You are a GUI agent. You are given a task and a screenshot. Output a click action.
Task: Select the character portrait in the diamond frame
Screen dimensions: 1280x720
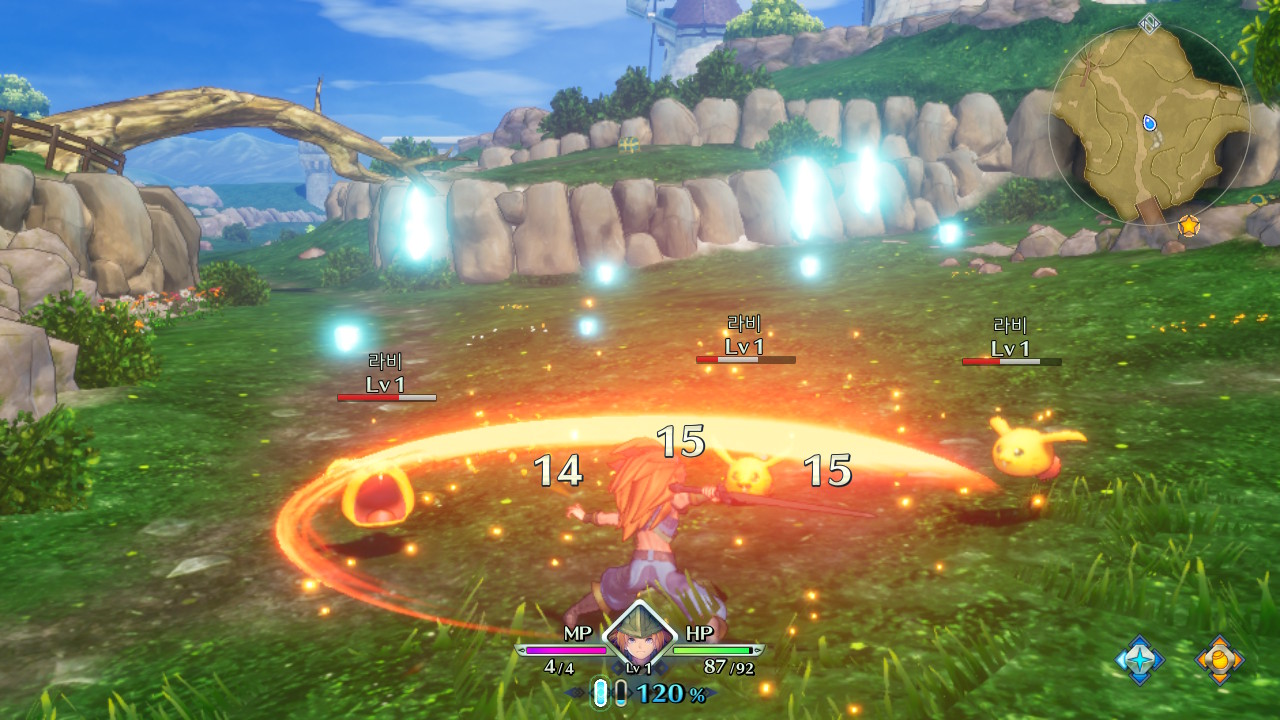[637, 638]
